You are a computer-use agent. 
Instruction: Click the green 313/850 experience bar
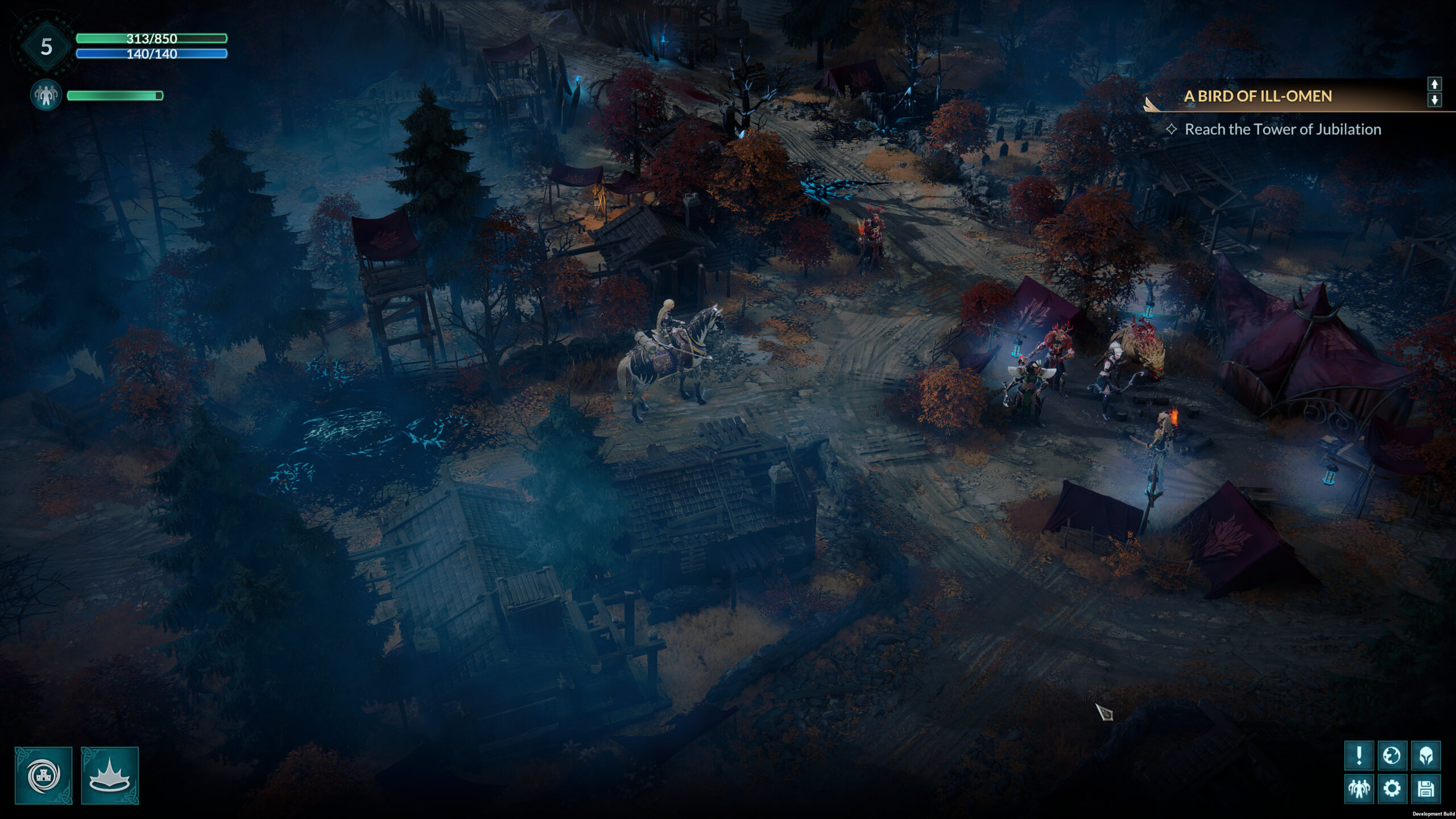(151, 40)
